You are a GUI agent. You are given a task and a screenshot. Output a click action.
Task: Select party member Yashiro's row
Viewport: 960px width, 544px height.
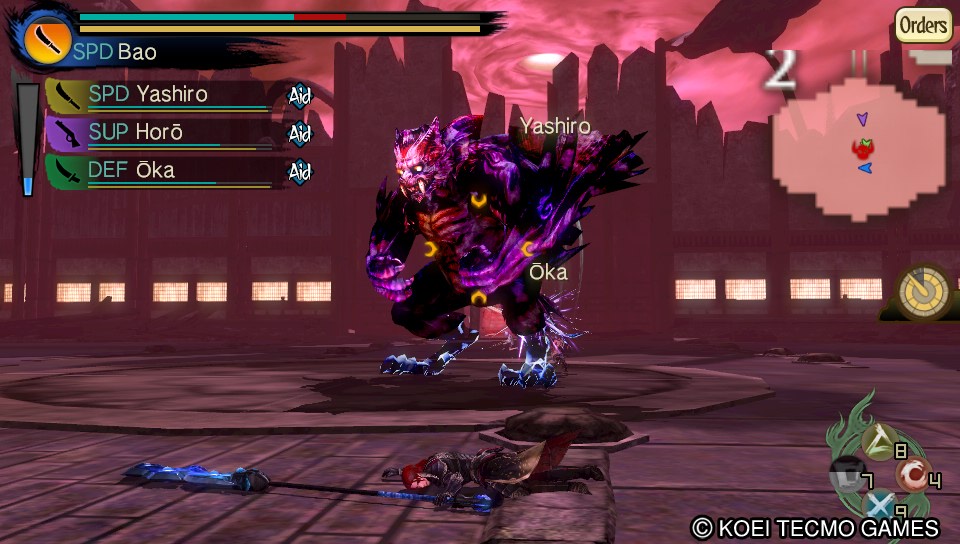(160, 95)
